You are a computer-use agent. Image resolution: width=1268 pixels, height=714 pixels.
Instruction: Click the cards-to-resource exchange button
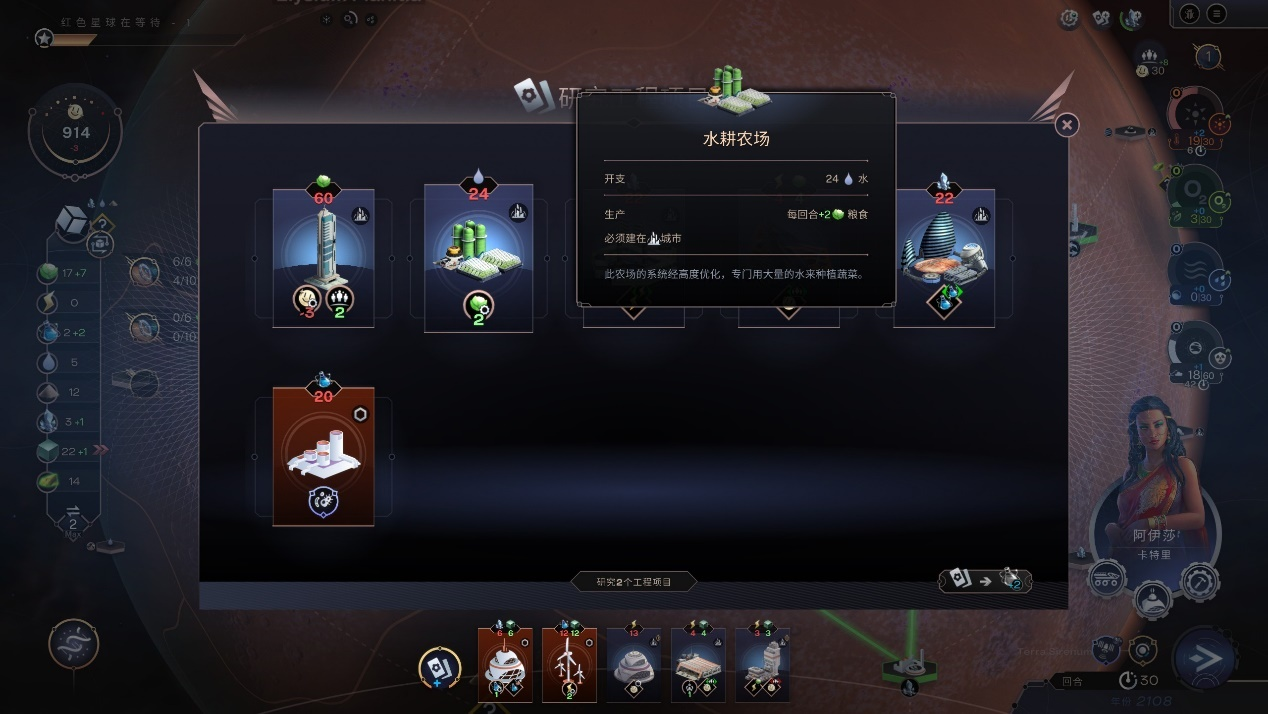click(x=984, y=580)
